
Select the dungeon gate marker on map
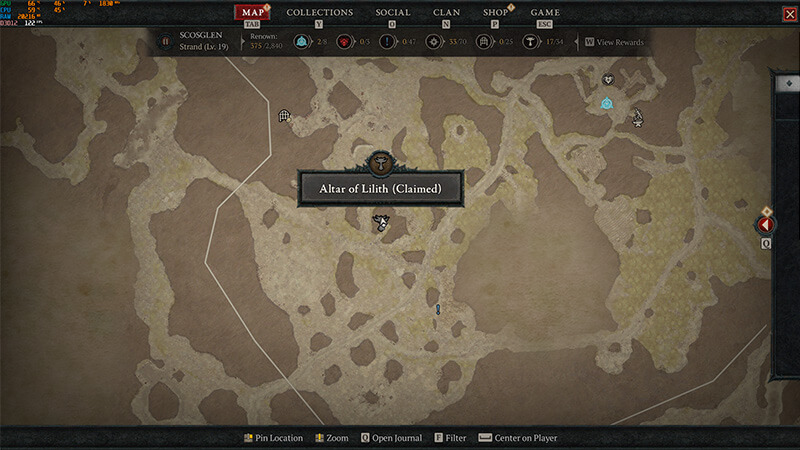coord(285,116)
